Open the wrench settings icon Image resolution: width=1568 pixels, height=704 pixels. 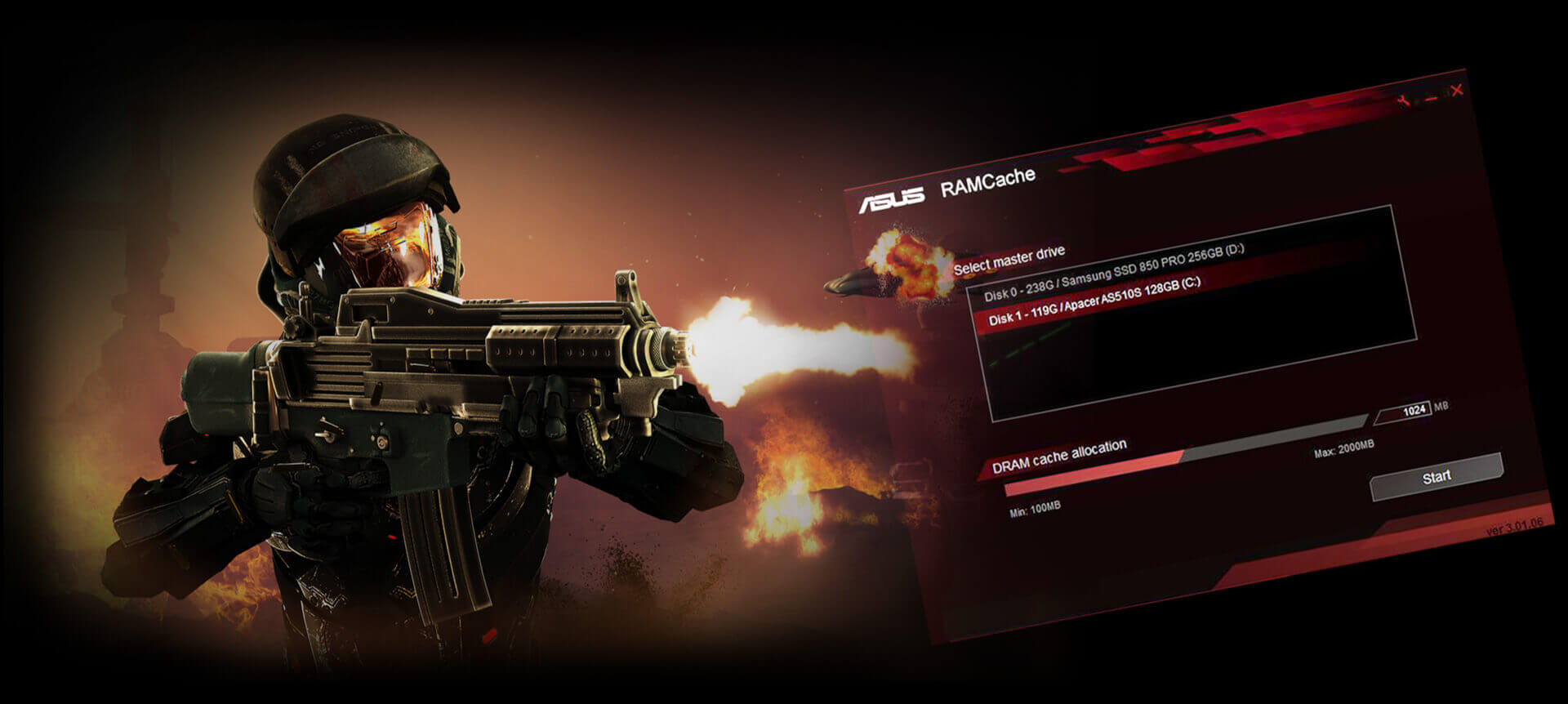coord(1403,101)
